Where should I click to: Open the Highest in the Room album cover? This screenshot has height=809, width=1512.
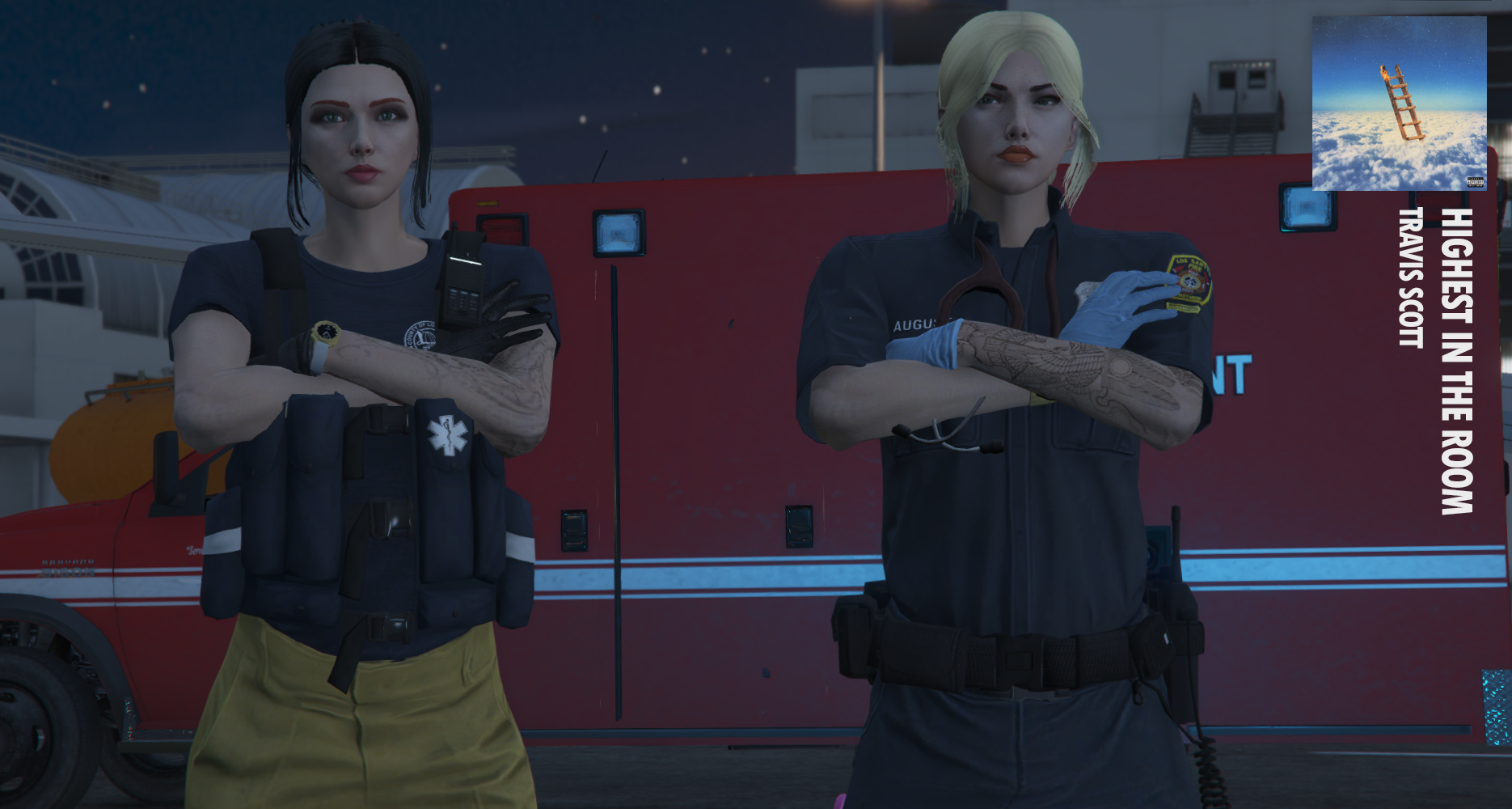(x=1399, y=104)
